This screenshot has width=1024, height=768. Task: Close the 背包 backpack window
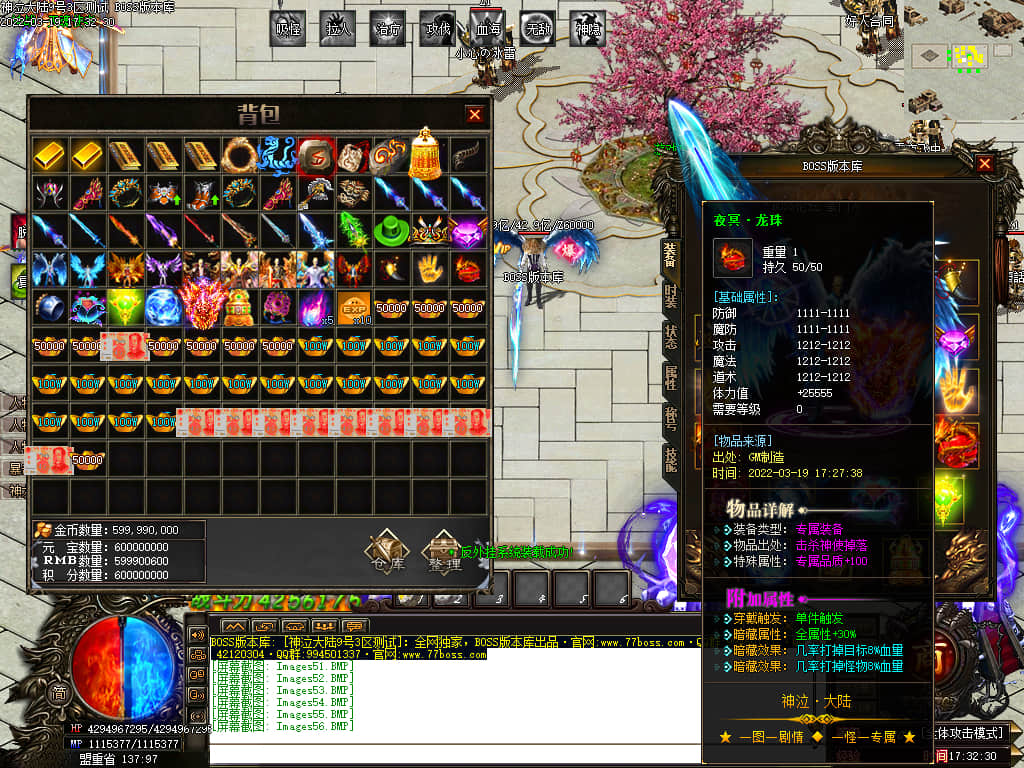point(475,115)
